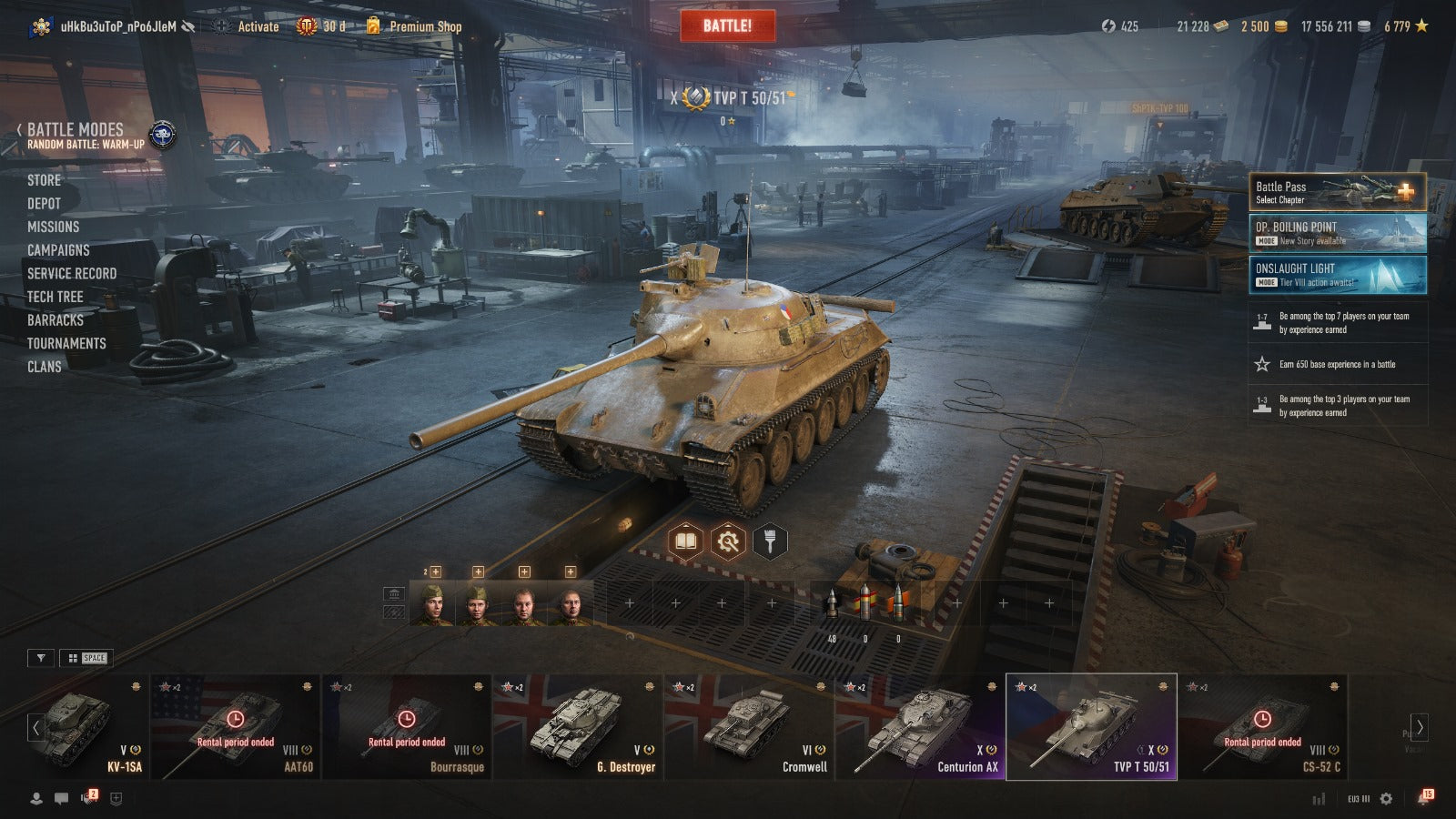Image resolution: width=1456 pixels, height=819 pixels.
Task: Pick the KV-1SA tank card
Action: click(86, 726)
